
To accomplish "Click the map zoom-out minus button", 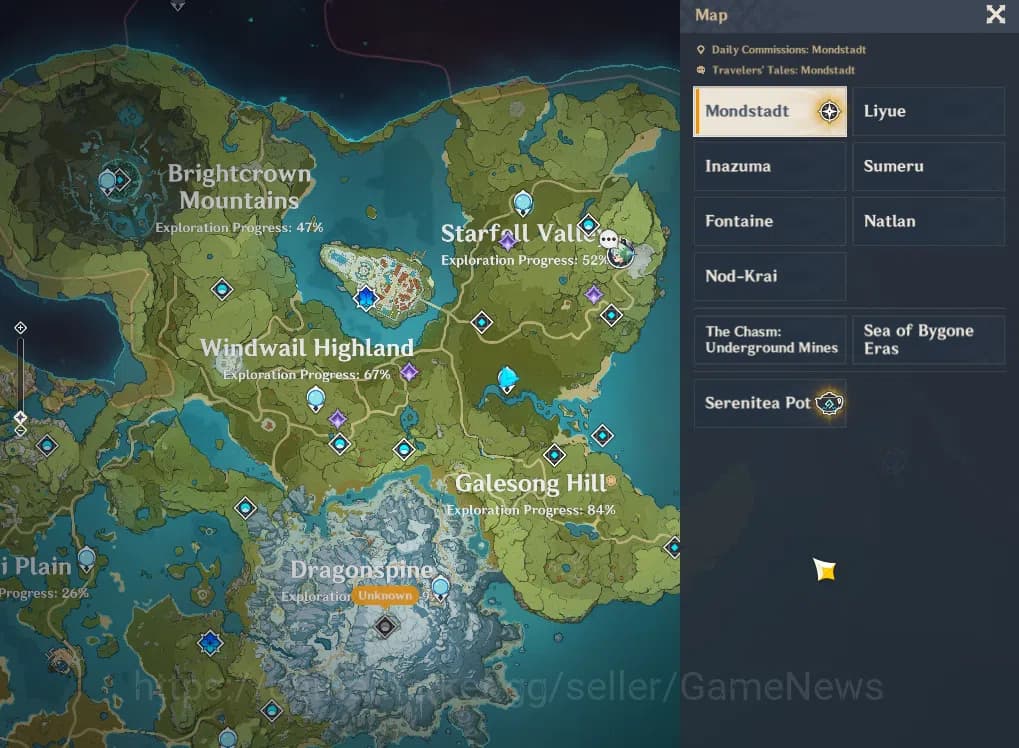I will point(20,431).
